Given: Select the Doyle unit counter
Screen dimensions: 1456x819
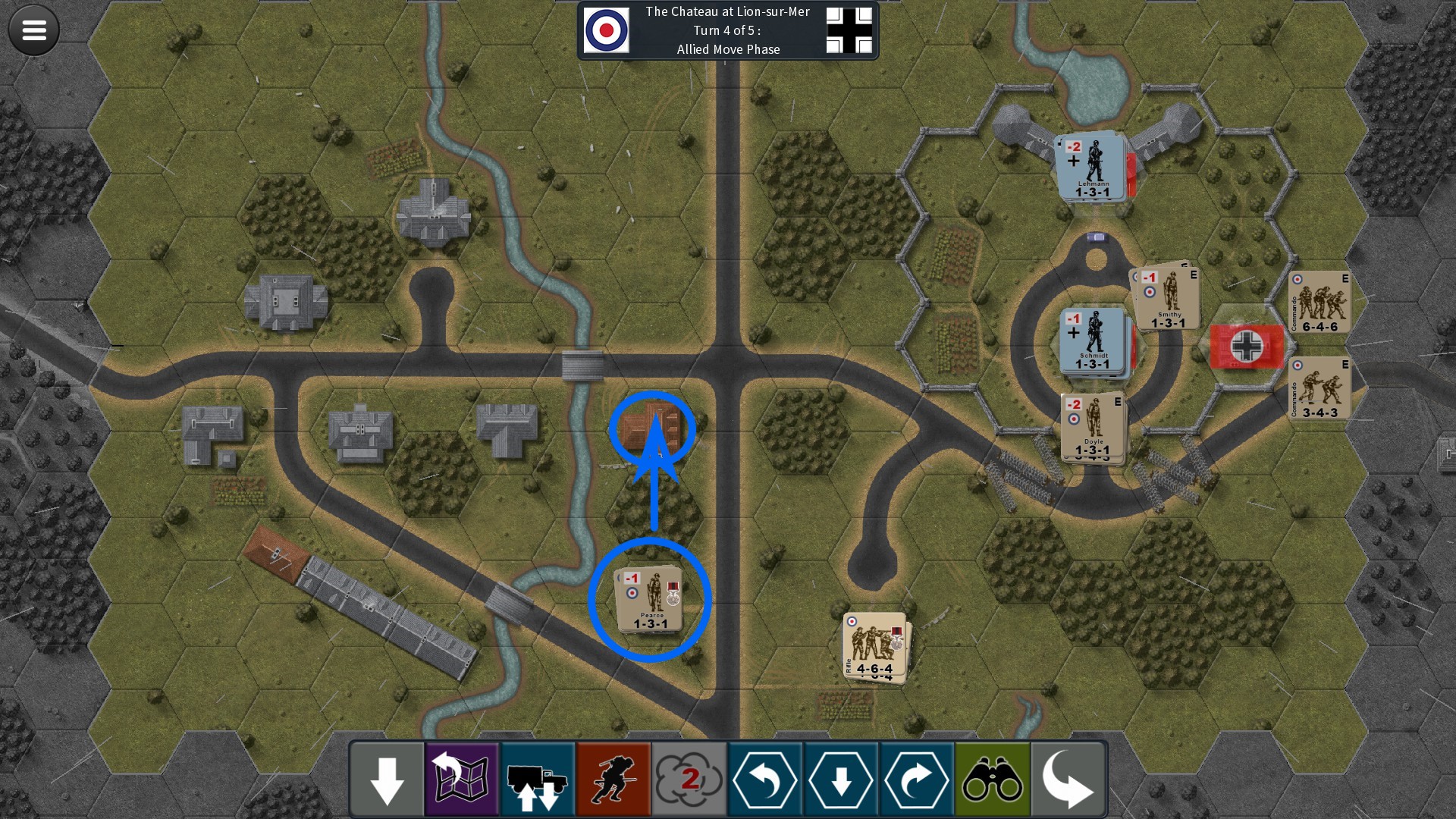Looking at the screenshot, I should pyautogui.click(x=1092, y=427).
